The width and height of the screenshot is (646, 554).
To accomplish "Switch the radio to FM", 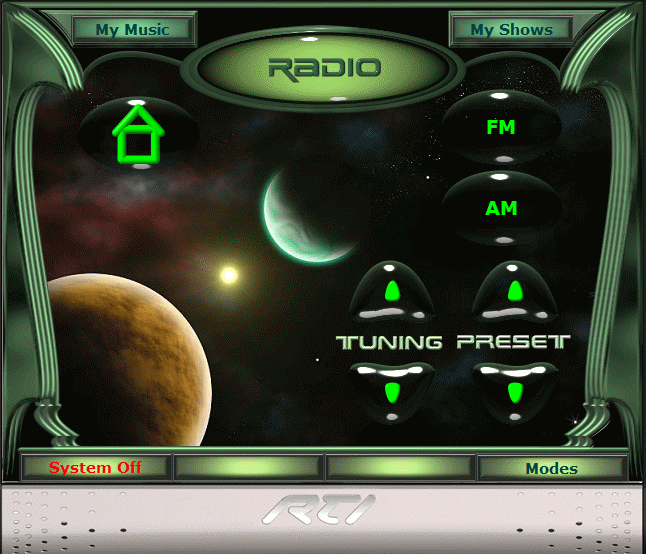I will coord(500,128).
